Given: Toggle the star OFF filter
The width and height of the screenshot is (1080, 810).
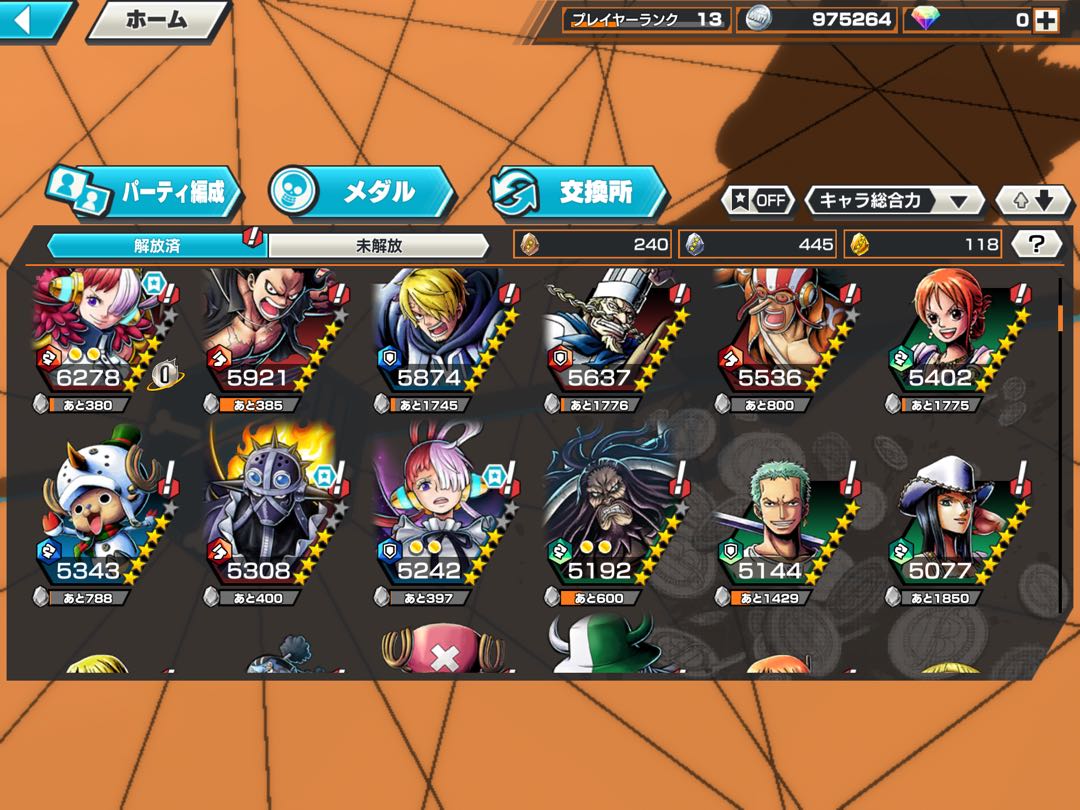Looking at the screenshot, I should [758, 200].
